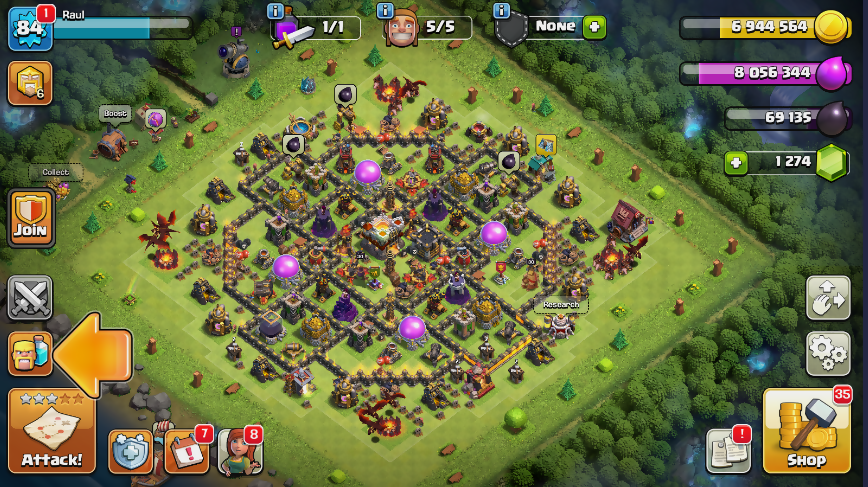Click the green plus beside shield None

click(x=595, y=27)
